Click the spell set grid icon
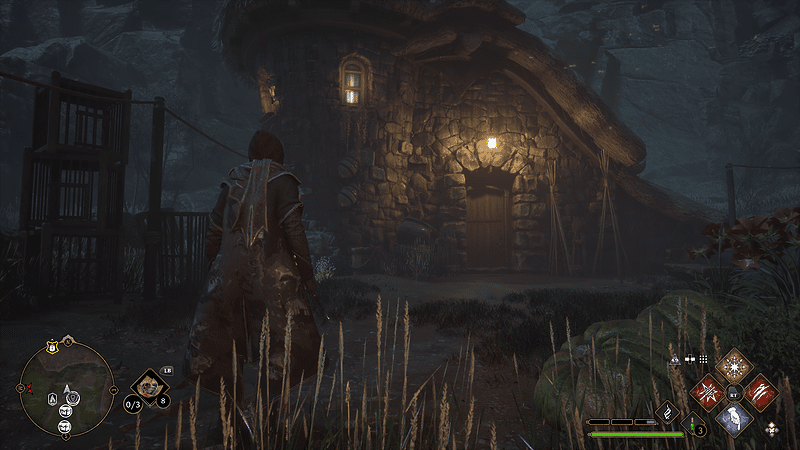Image resolution: width=800 pixels, height=450 pixels. click(704, 357)
